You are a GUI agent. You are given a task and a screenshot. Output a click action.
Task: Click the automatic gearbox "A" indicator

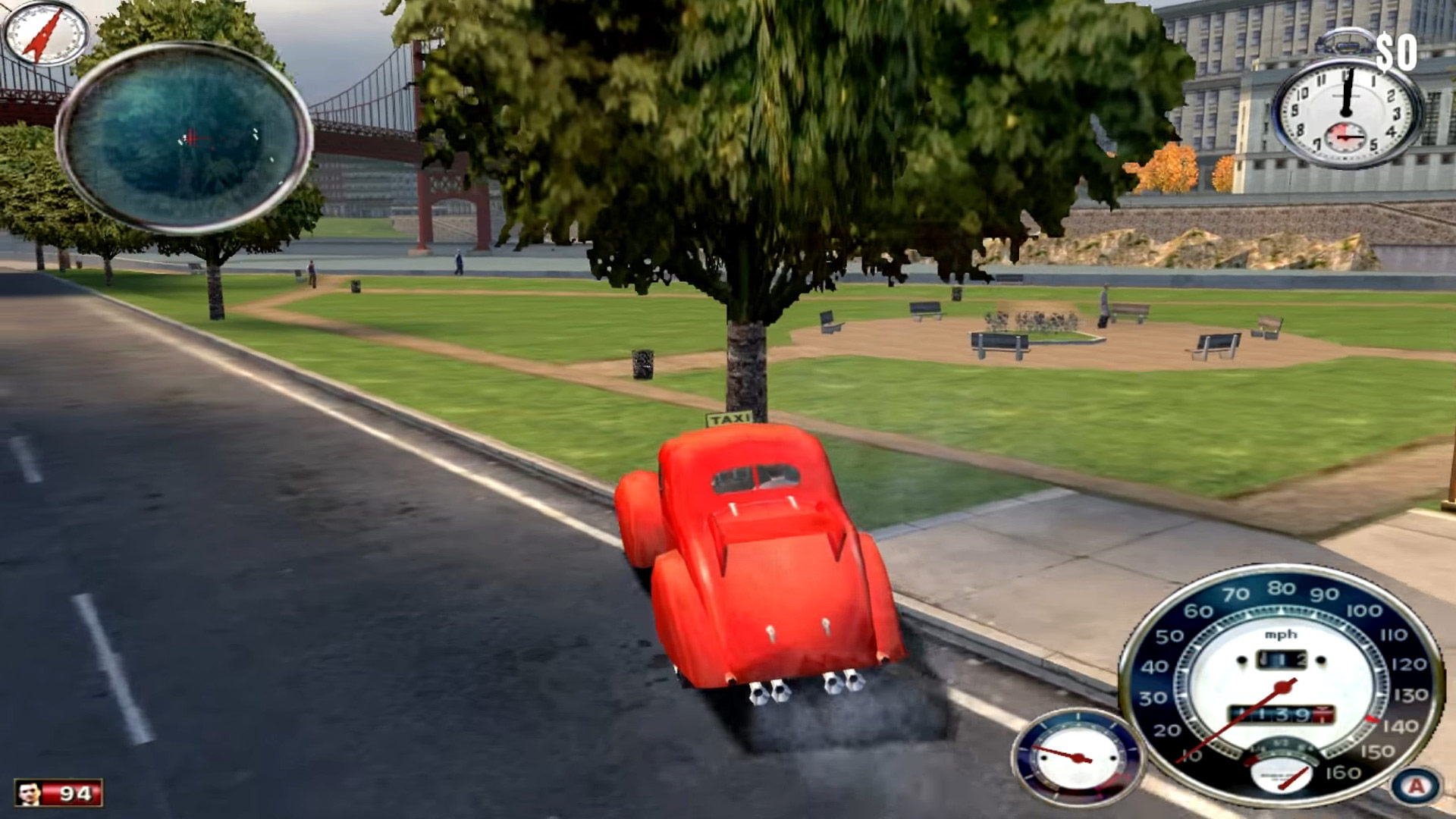click(x=1416, y=786)
